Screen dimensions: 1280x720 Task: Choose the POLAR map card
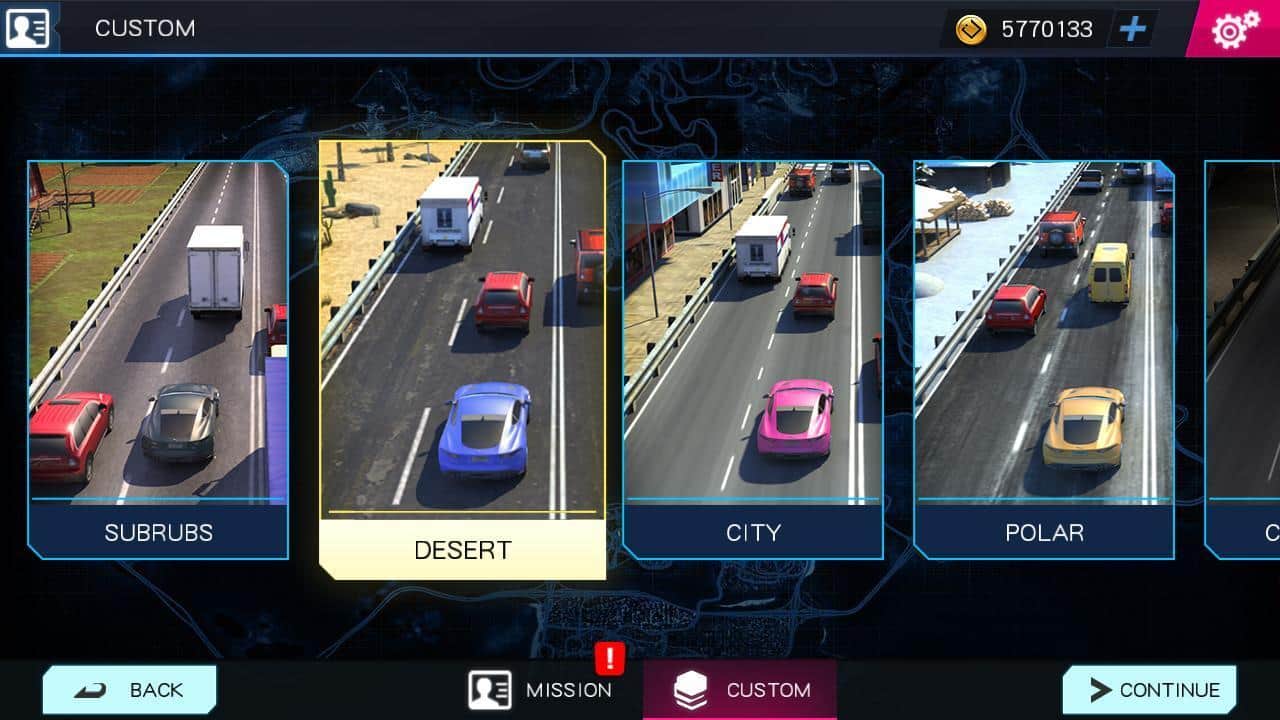[1043, 360]
